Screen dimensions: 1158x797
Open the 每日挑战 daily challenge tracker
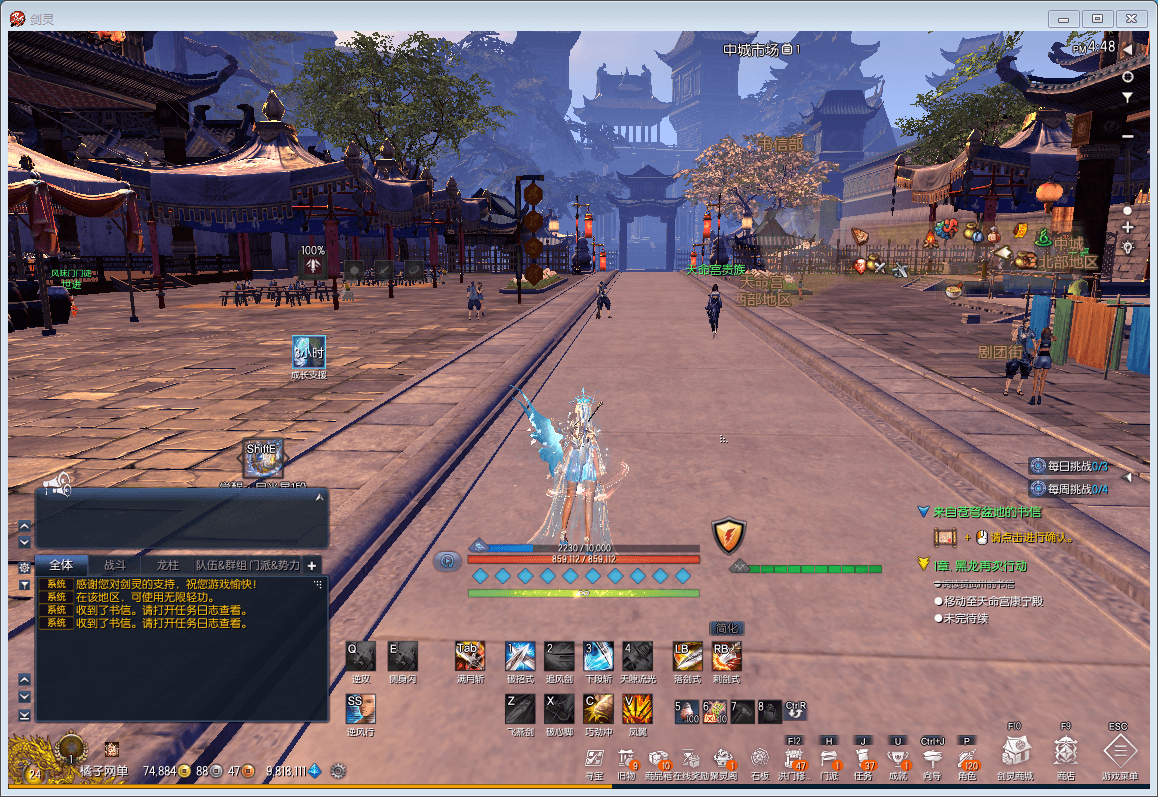click(x=1072, y=466)
